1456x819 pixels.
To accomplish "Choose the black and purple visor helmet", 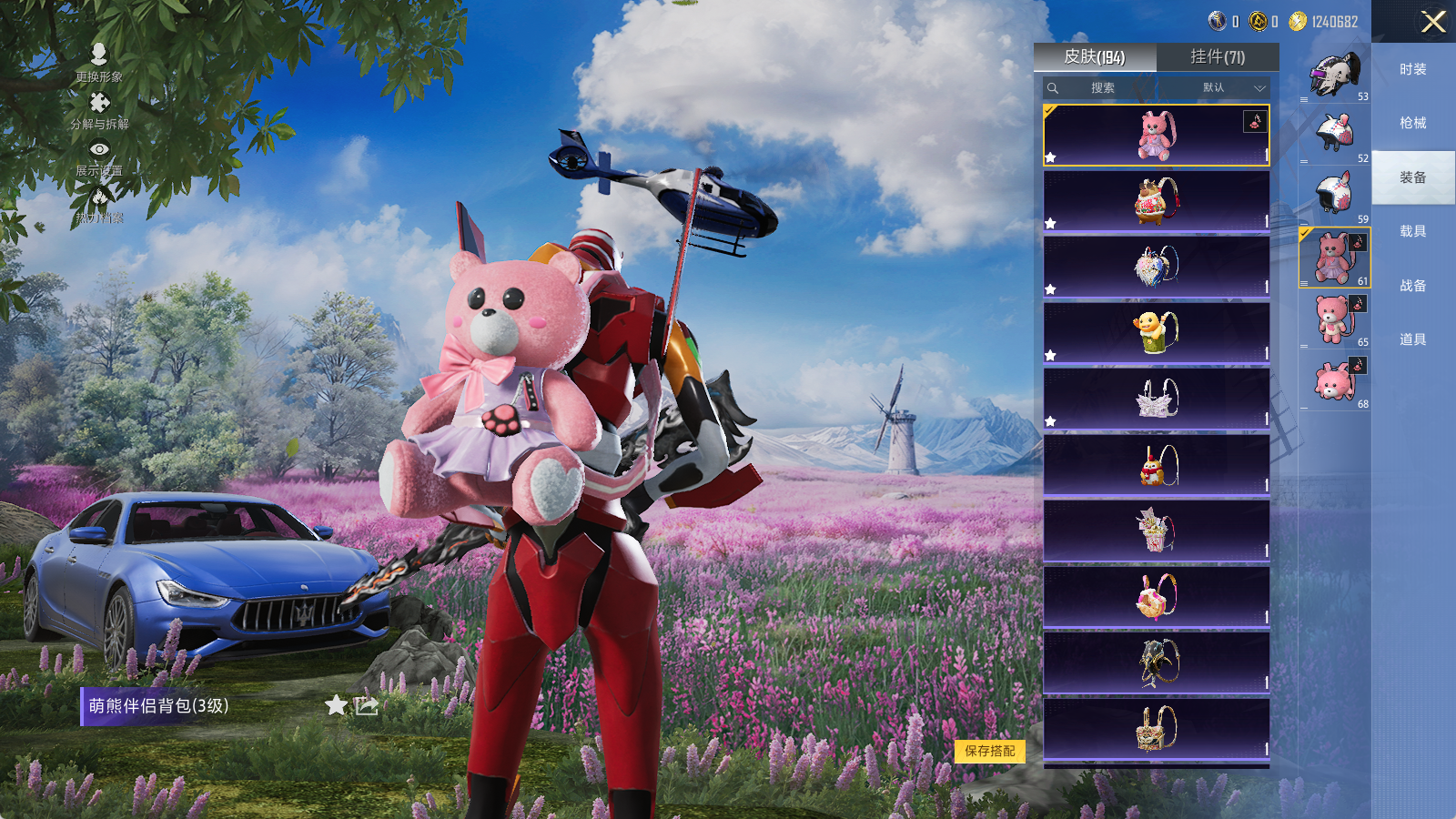I will coord(1334,75).
